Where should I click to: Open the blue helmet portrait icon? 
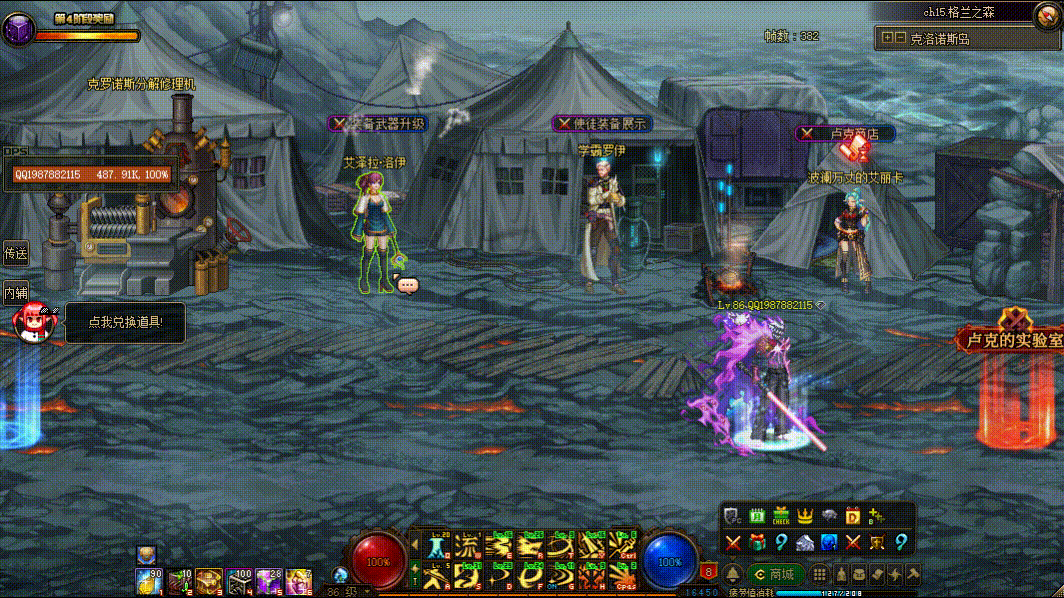[829, 542]
